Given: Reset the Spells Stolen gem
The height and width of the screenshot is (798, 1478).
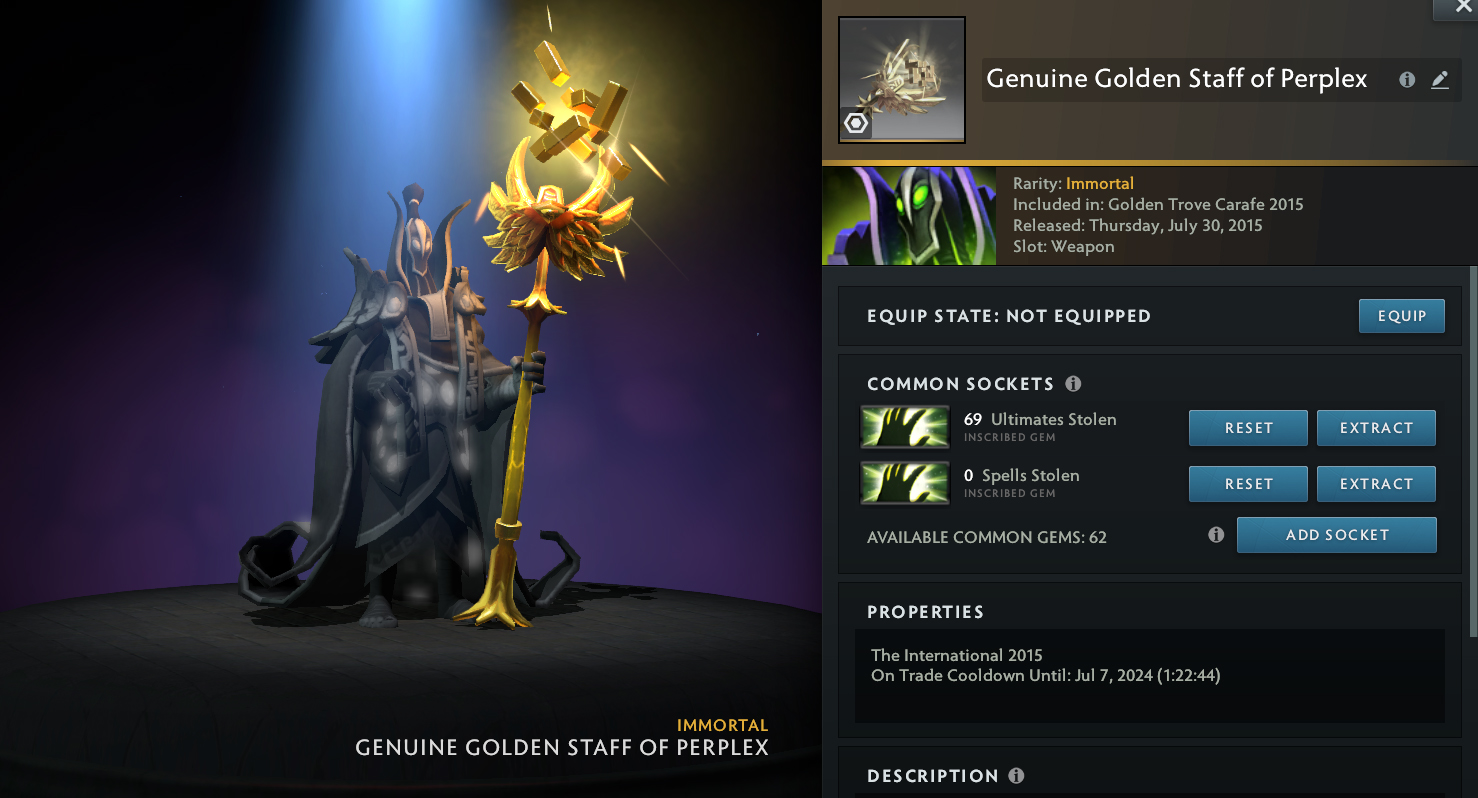Looking at the screenshot, I should 1248,484.
